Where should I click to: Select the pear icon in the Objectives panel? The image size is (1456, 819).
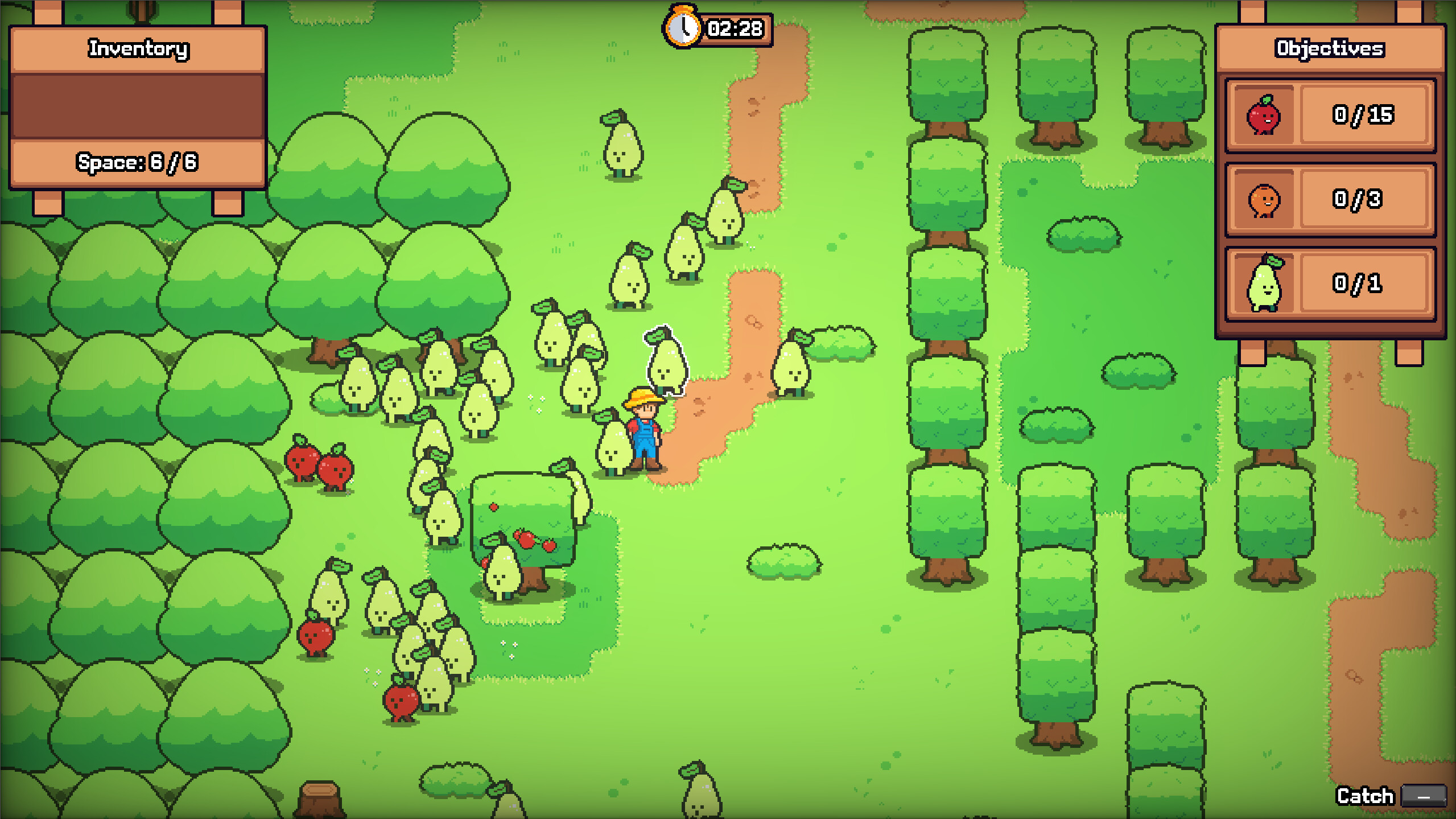pos(1265,283)
